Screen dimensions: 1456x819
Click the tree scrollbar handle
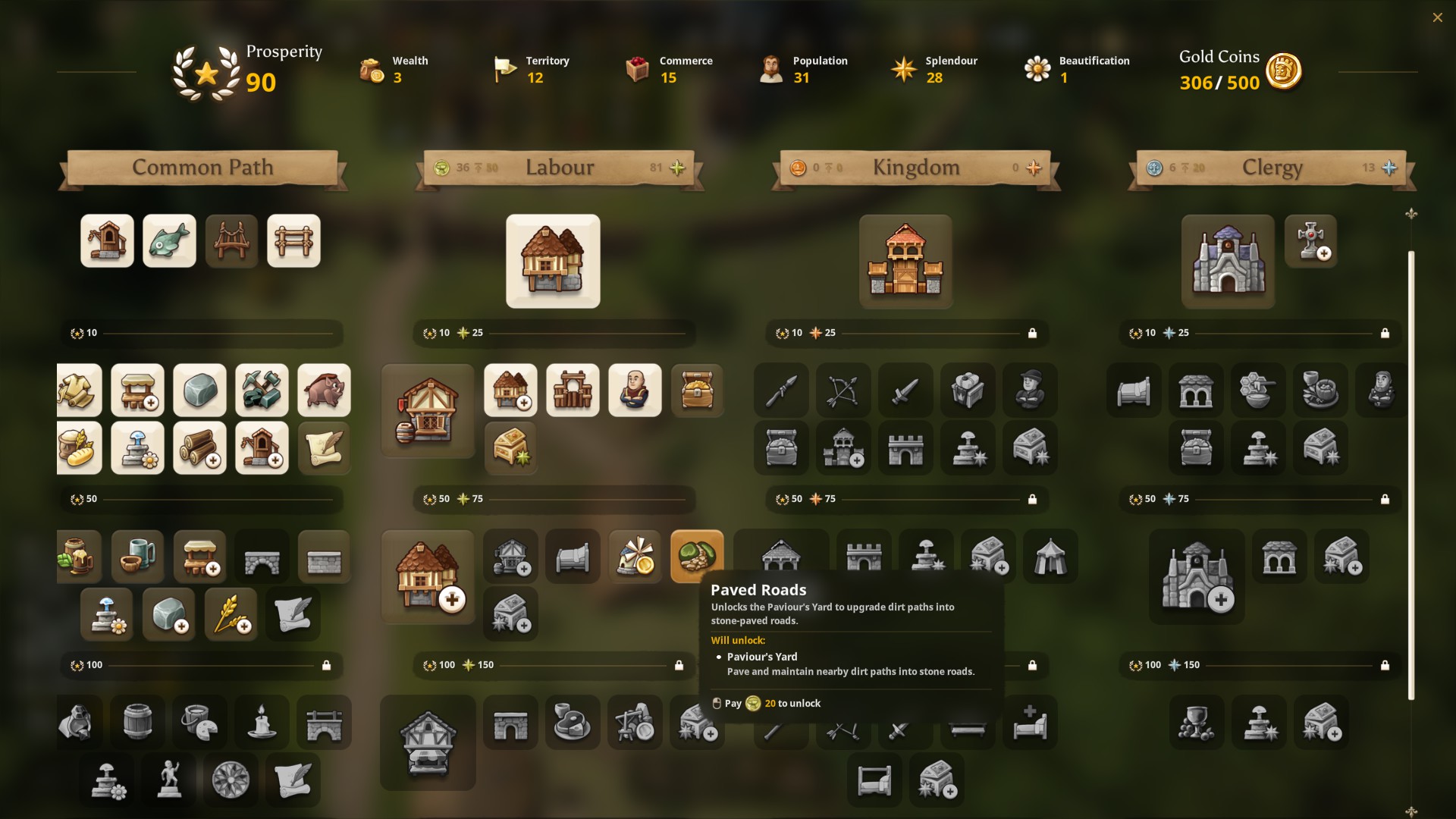[1410, 475]
